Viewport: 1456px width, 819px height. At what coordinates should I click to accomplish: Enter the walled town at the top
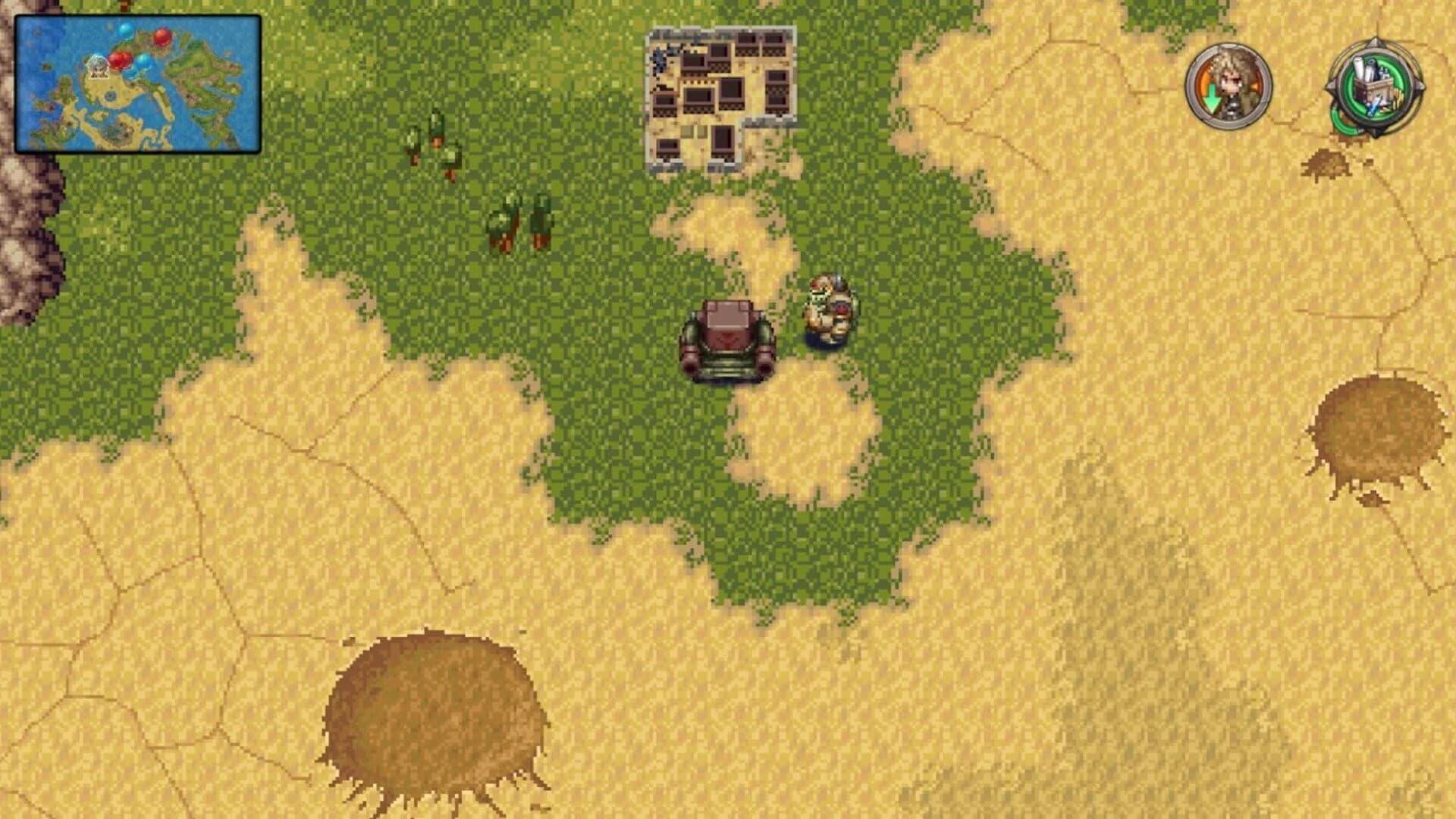tap(720, 95)
